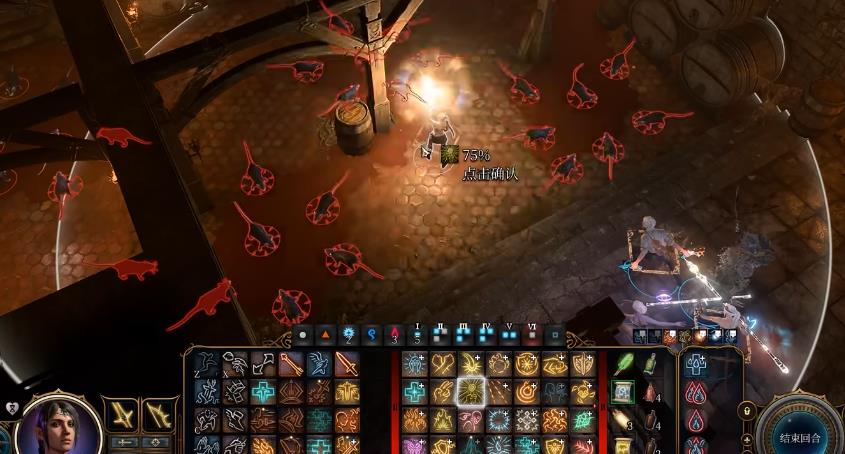Activate the blue cross with droplets ability
The width and height of the screenshot is (845, 454).
click(696, 365)
